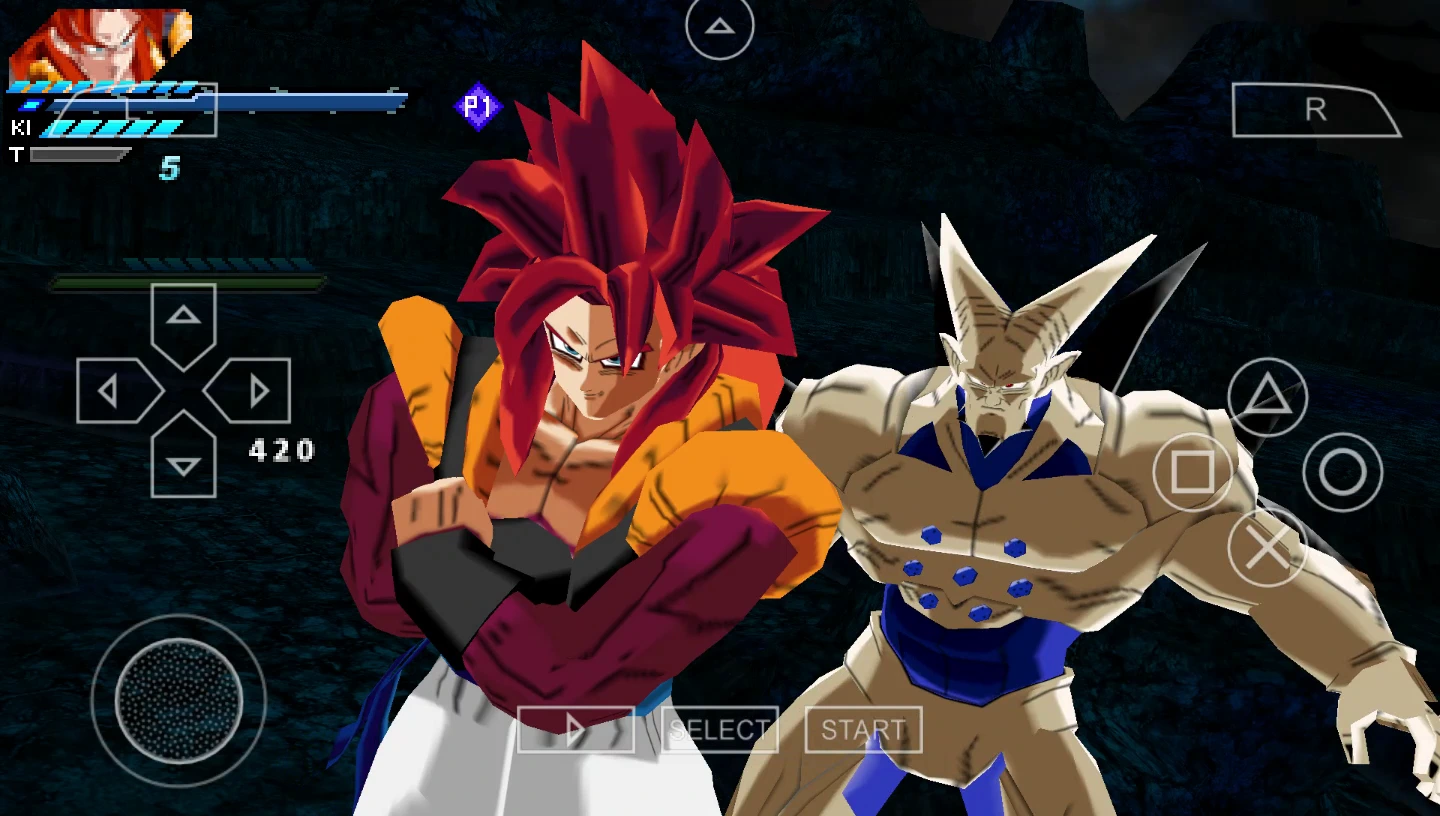
Task: Tap the triangle action button
Action: [x=1267, y=397]
